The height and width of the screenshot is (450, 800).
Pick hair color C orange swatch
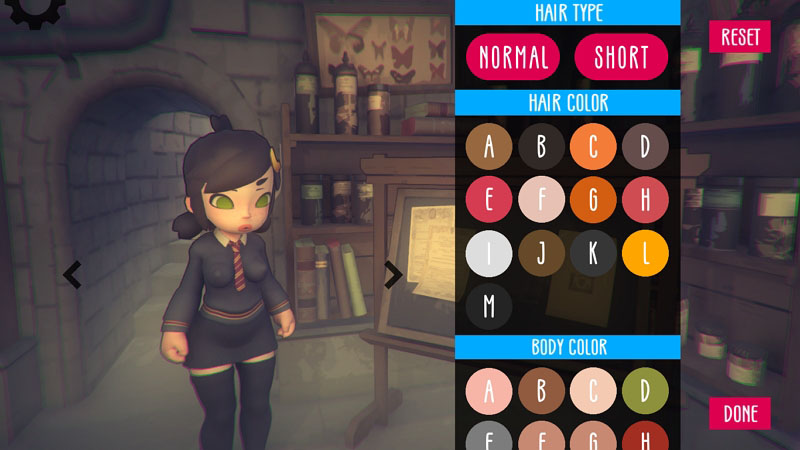593,147
